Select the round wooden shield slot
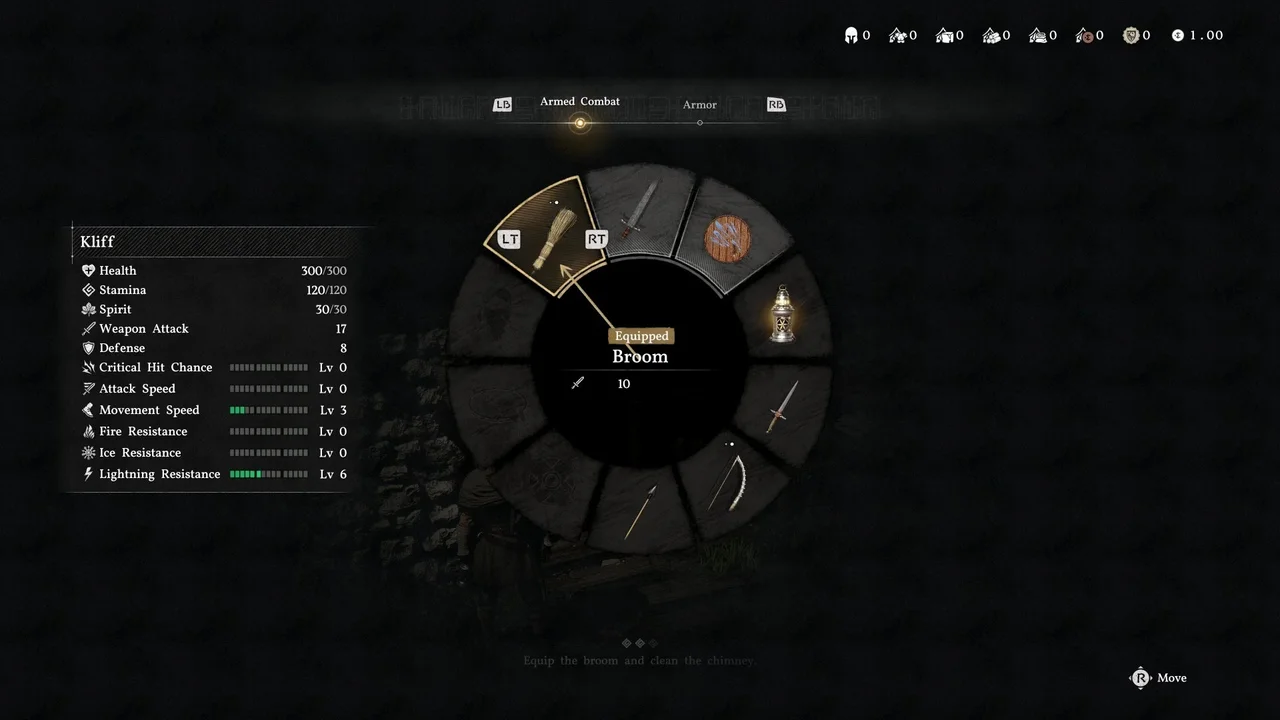1280x720 pixels. (727, 238)
